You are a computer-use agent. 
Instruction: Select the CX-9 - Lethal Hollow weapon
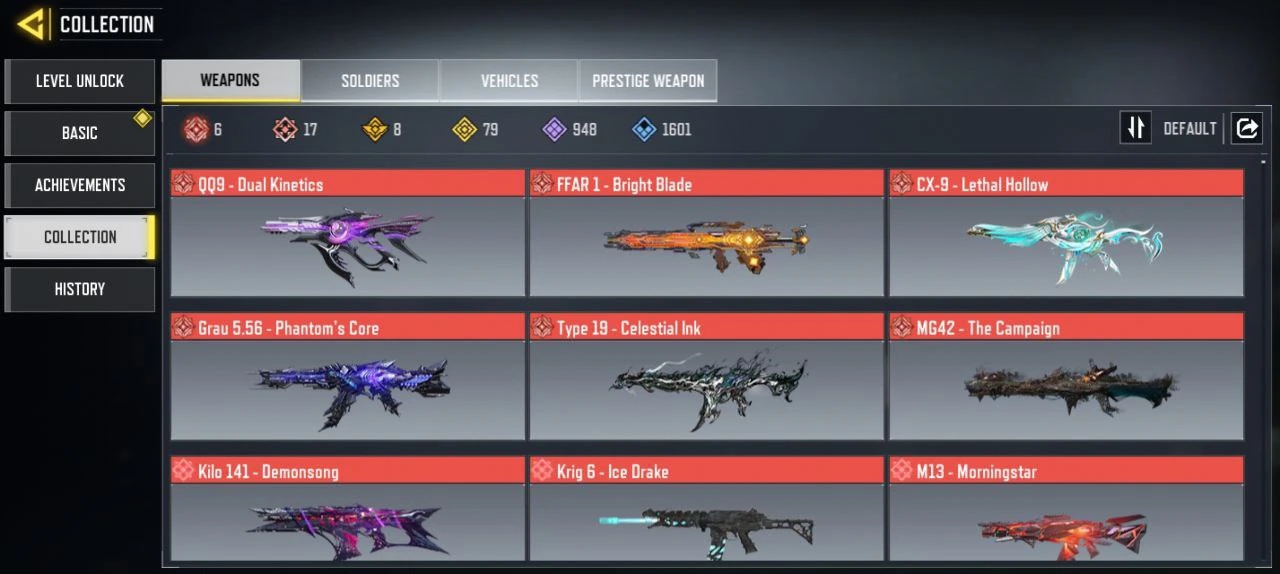1066,234
